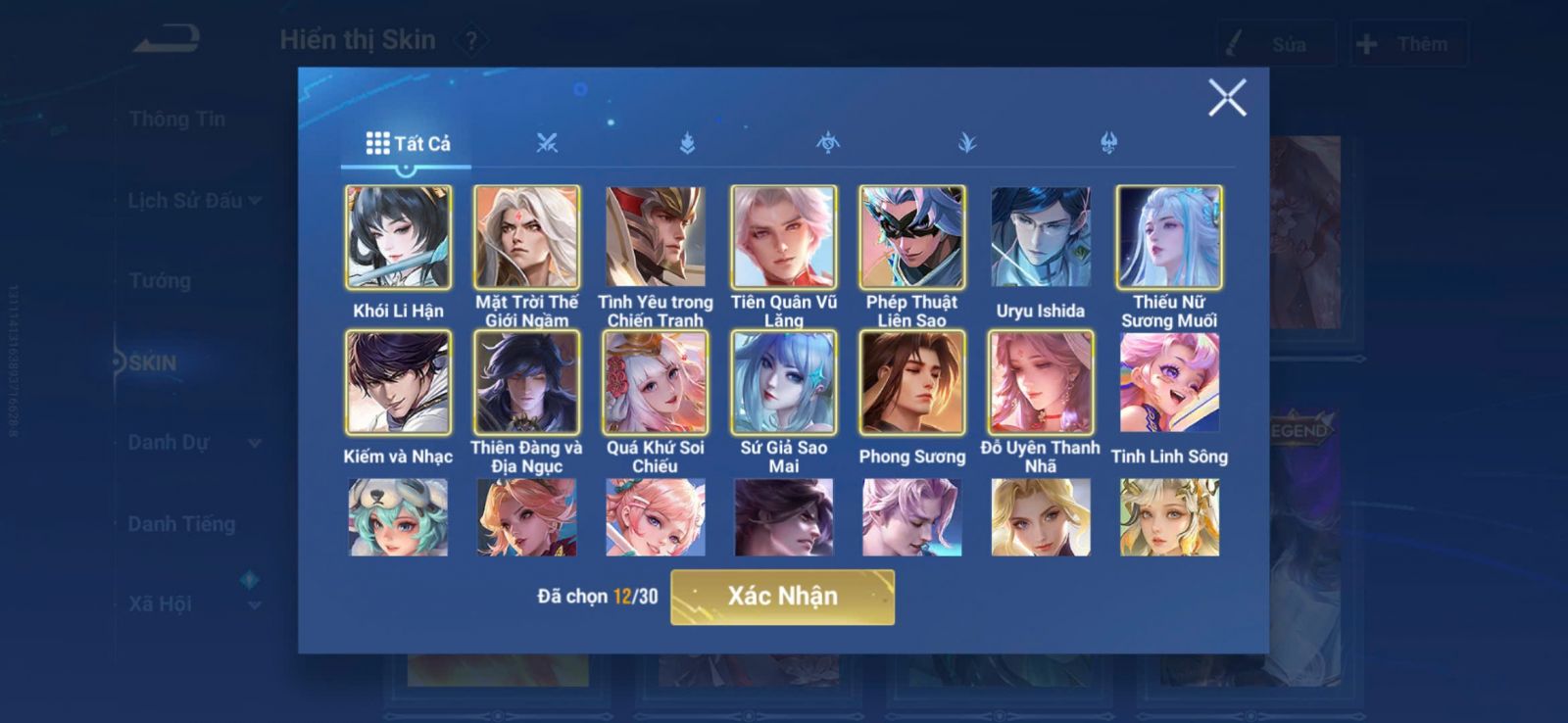
Task: Switch to the Tất Cả tab
Action: point(408,144)
